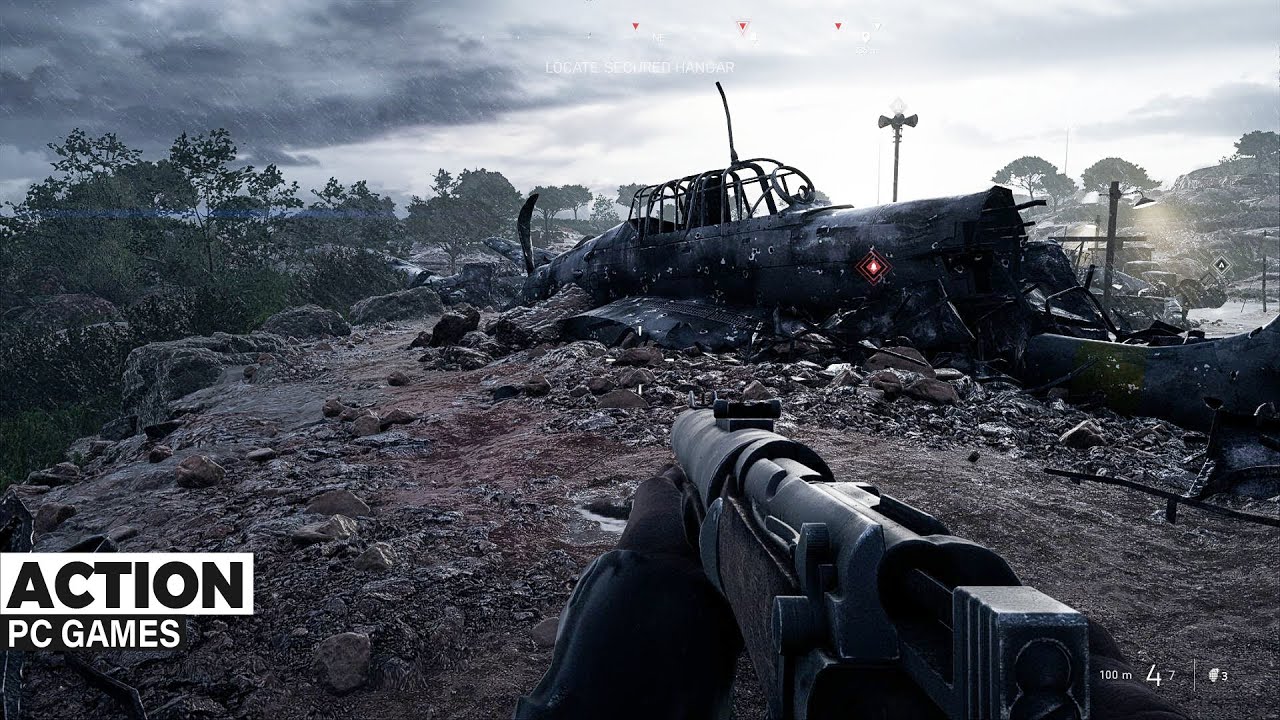Screen dimensions: 1280x720
Task: Click the grenade count number 3
Action: pyautogui.click(x=1224, y=674)
